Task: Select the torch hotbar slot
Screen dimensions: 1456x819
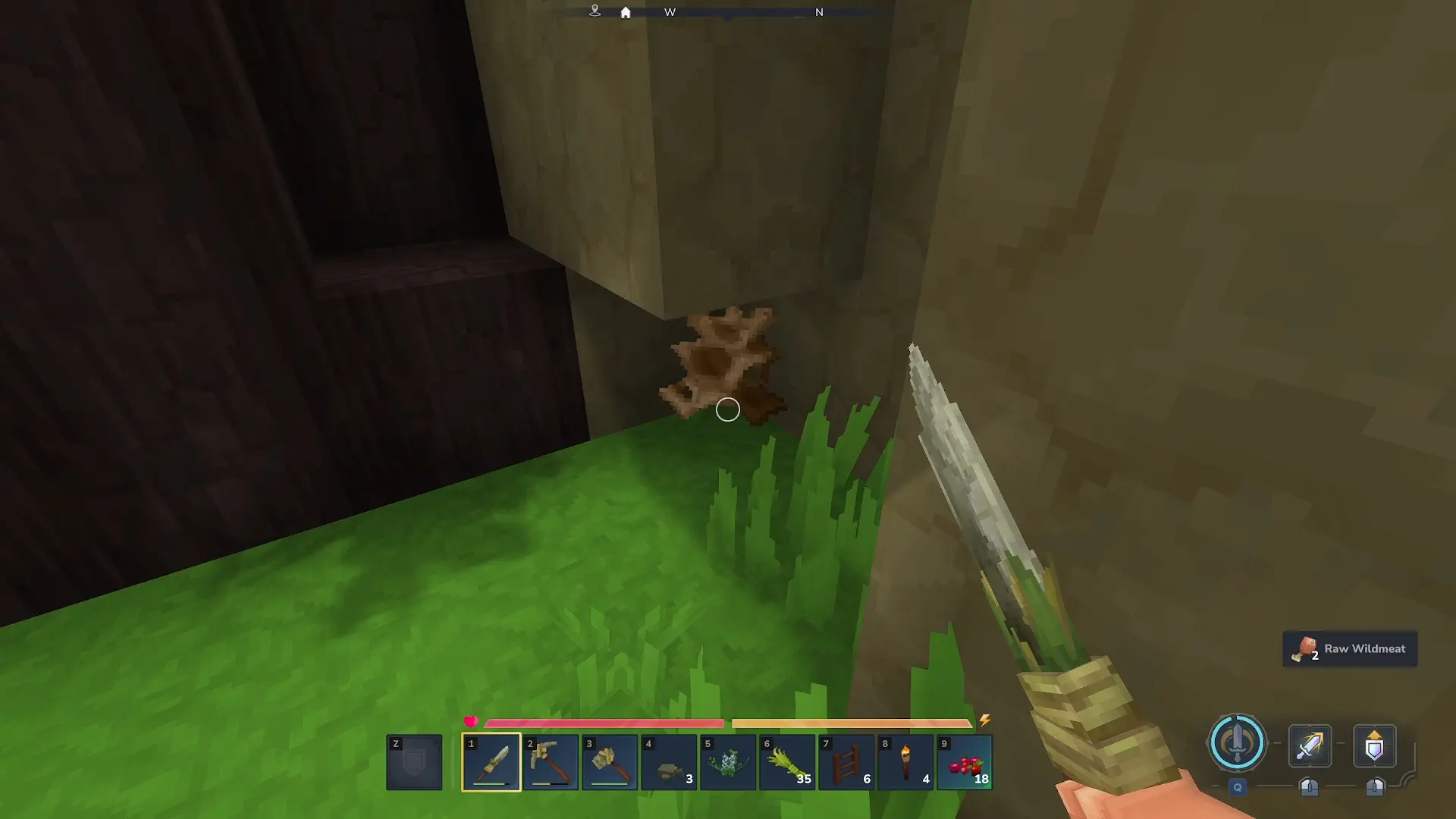Action: pyautogui.click(x=905, y=761)
